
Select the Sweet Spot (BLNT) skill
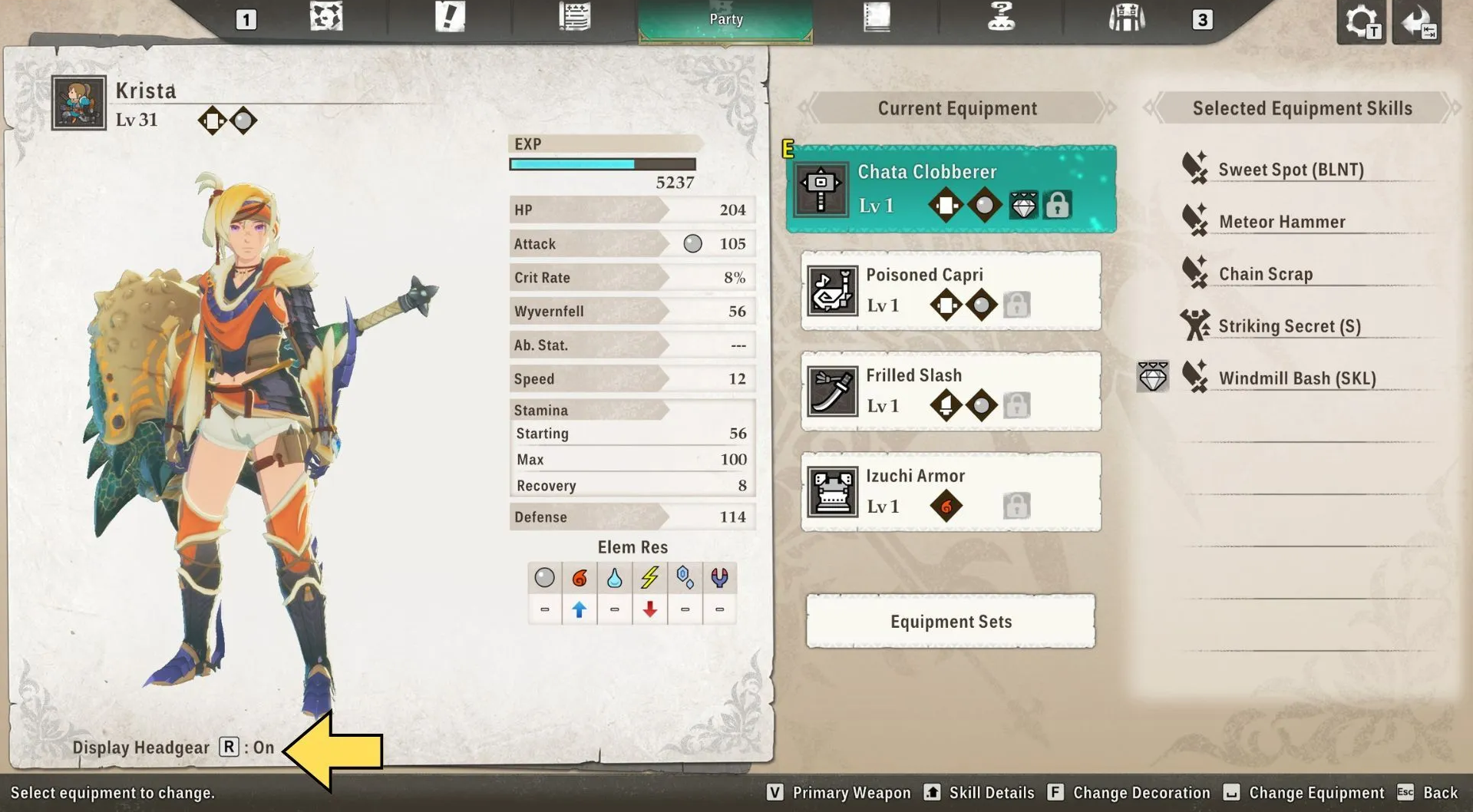(1290, 170)
